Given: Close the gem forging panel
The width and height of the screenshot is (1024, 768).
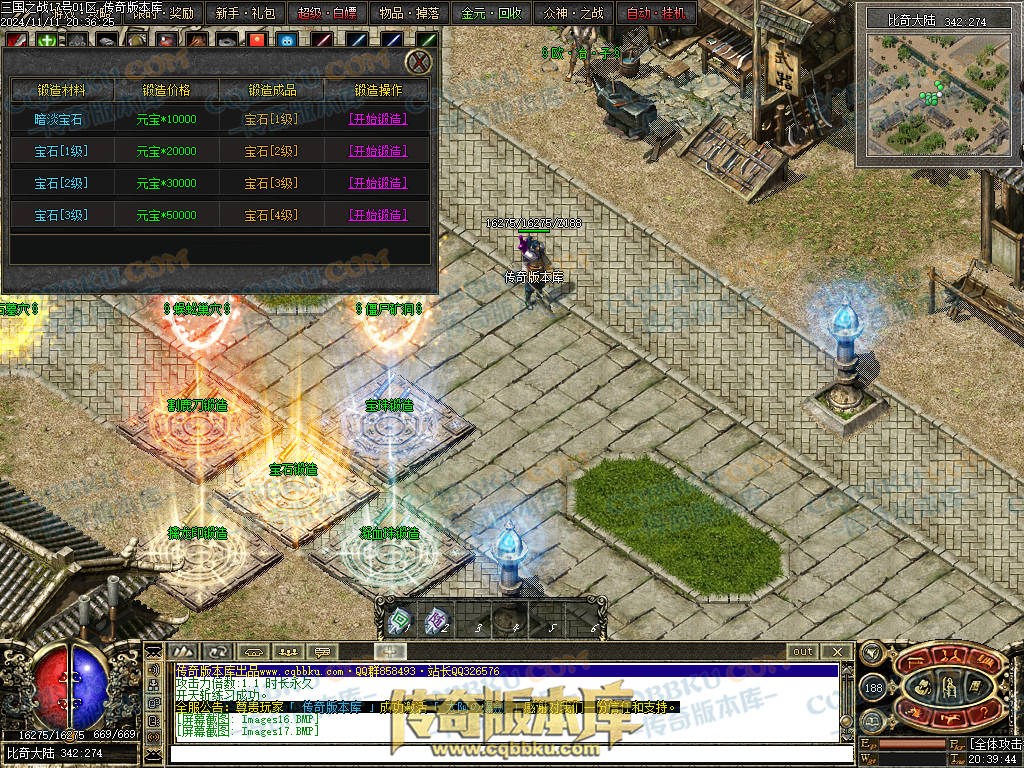Looking at the screenshot, I should [x=421, y=62].
